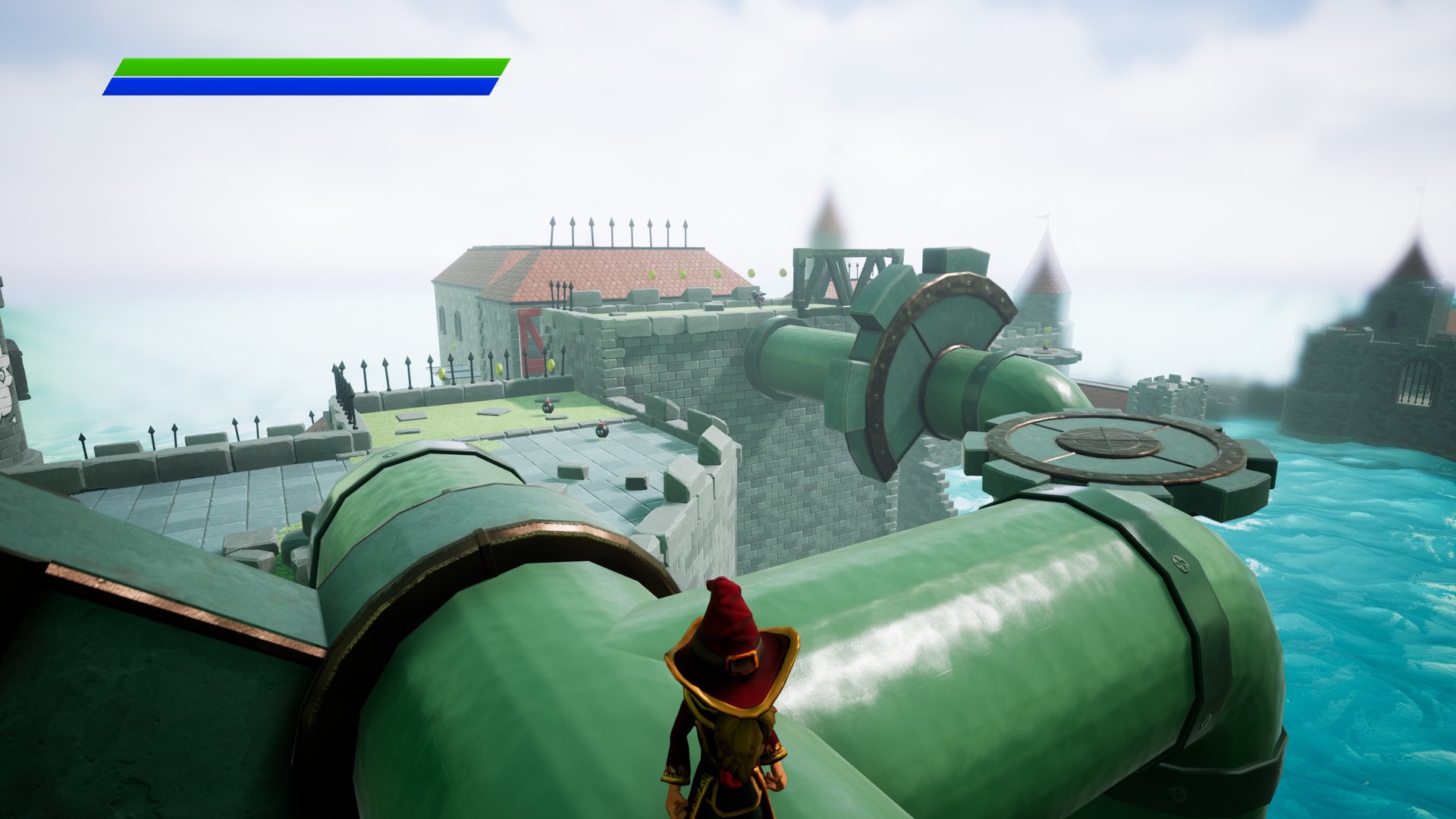Click the bomb enemy on the stone tiles
Screen dimensions: 1456x819
[602, 431]
